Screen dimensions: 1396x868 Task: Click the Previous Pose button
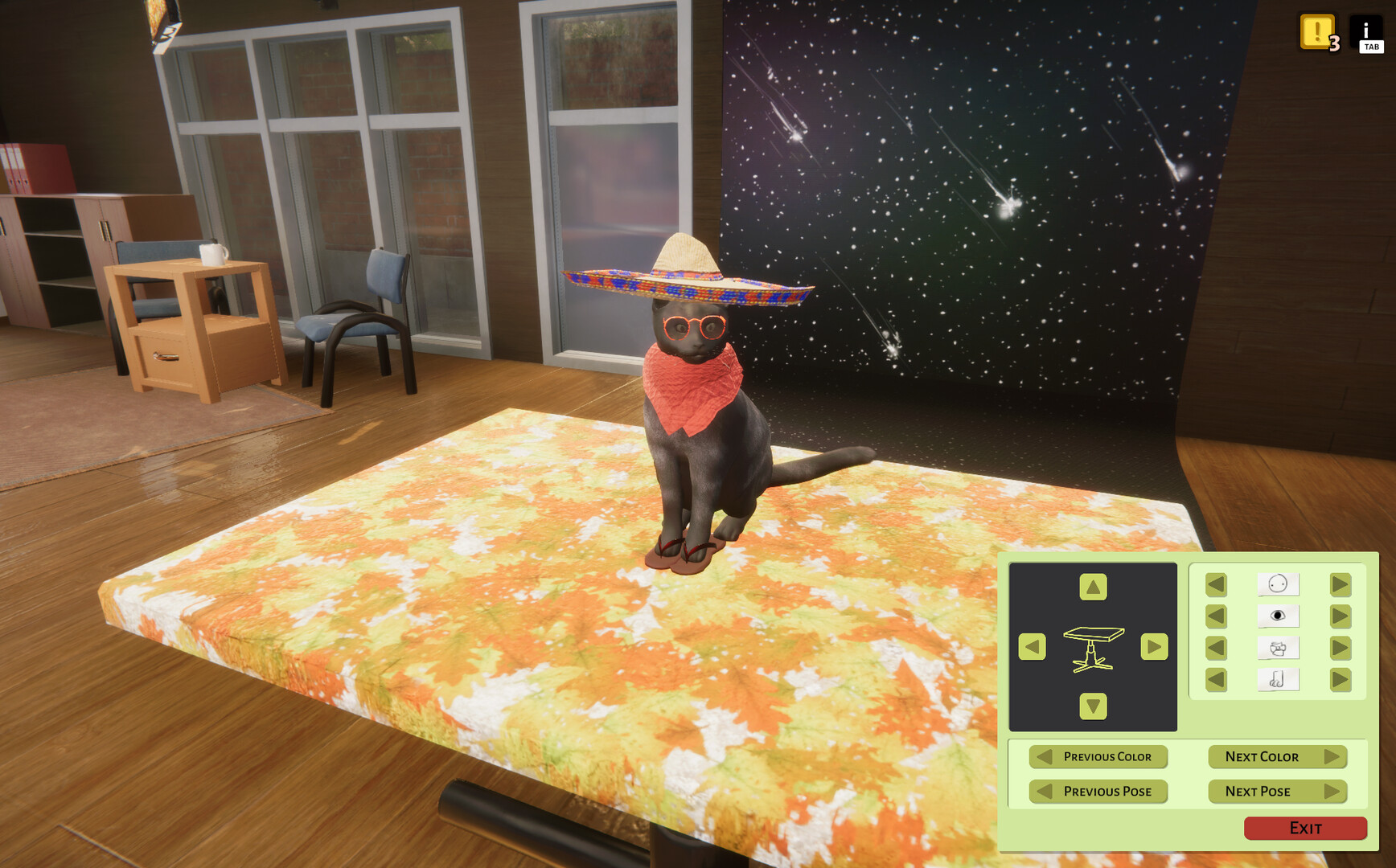(x=1098, y=792)
